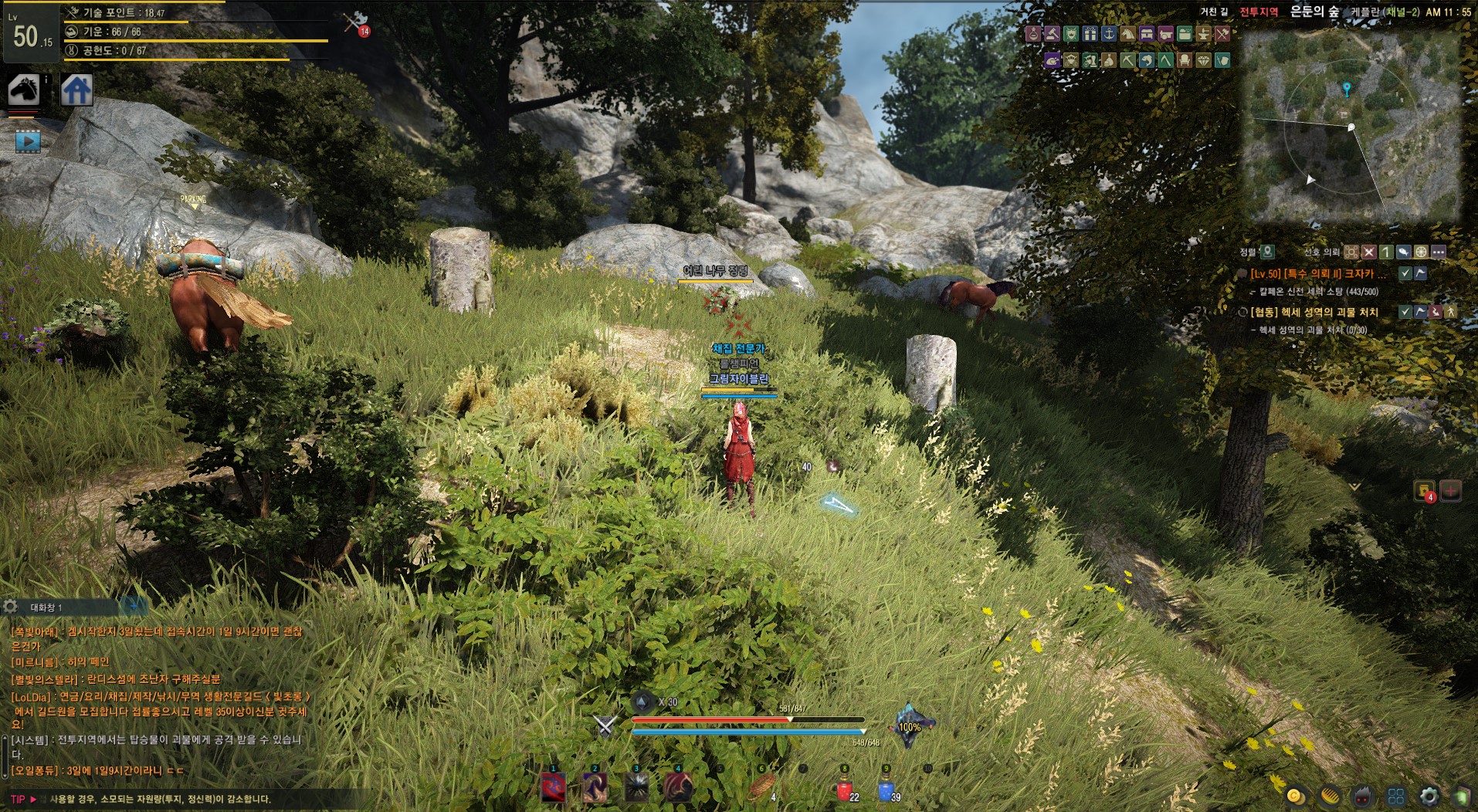Choose the pickaxe NPC finder icon
Viewport: 1478px width, 812px height.
pyautogui.click(x=1127, y=60)
